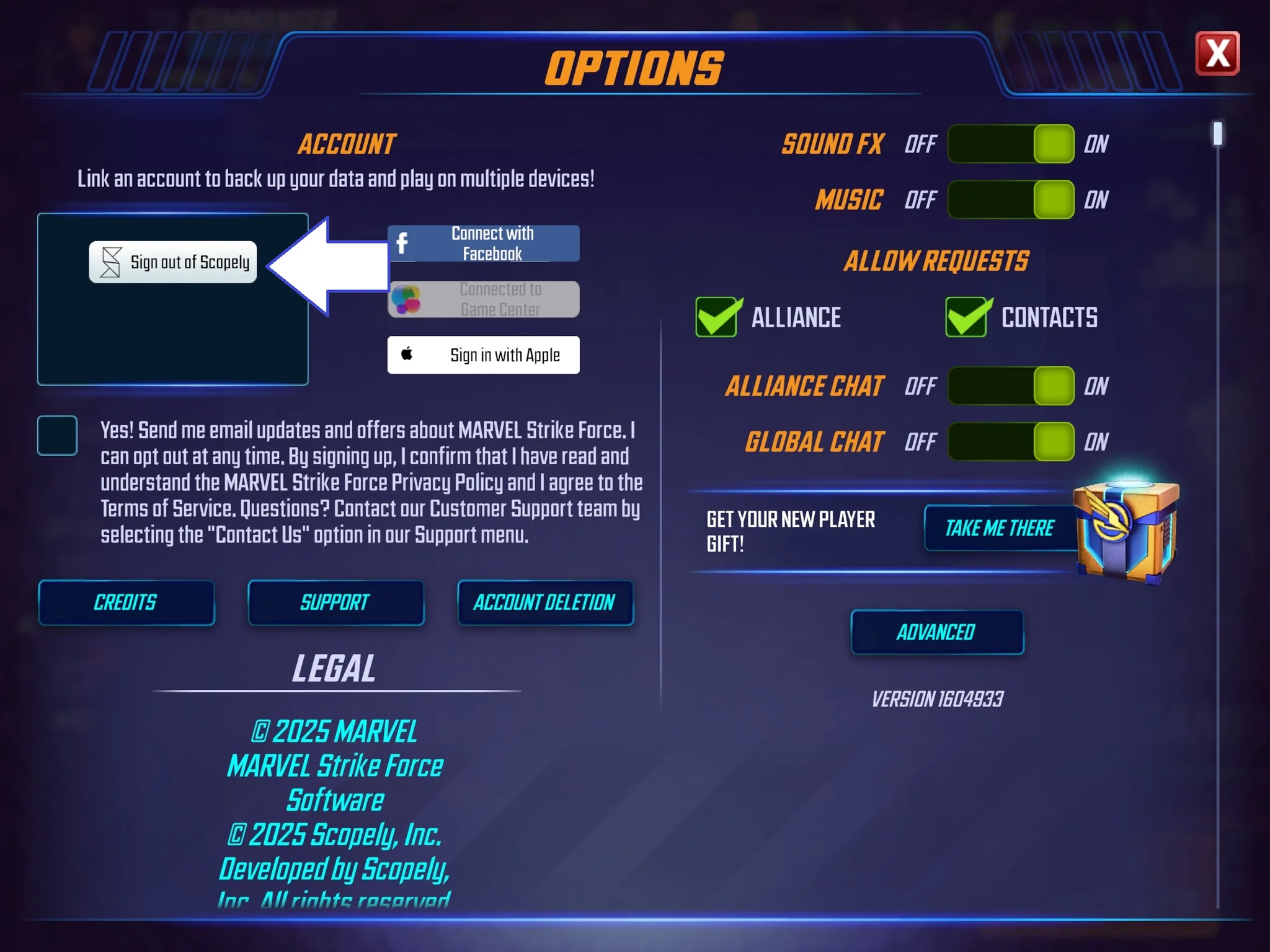Image resolution: width=1270 pixels, height=952 pixels.
Task: Click the green Contacts checkmark icon
Action: coord(966,317)
